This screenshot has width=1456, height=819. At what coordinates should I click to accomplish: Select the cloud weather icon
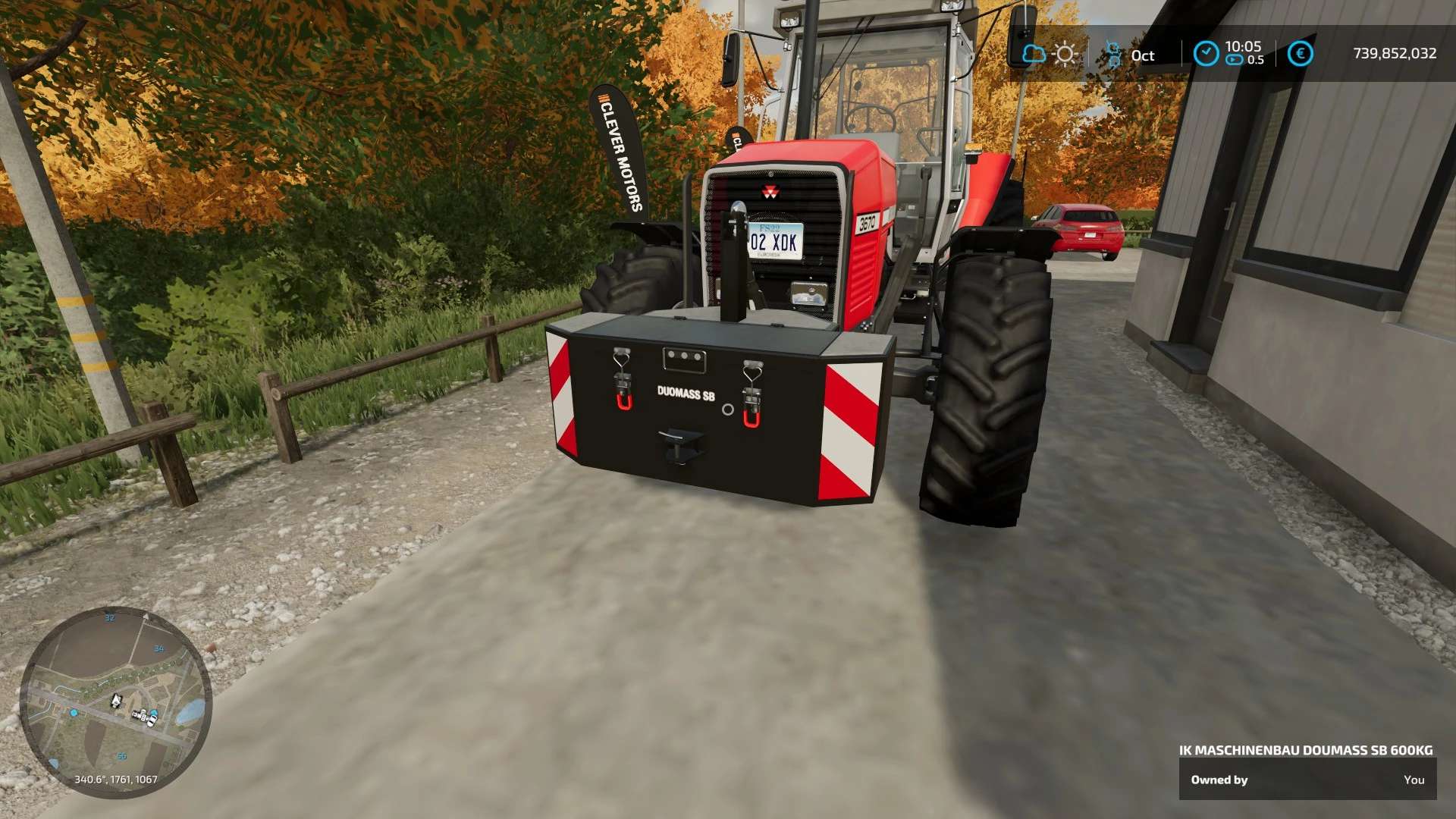(x=1033, y=54)
